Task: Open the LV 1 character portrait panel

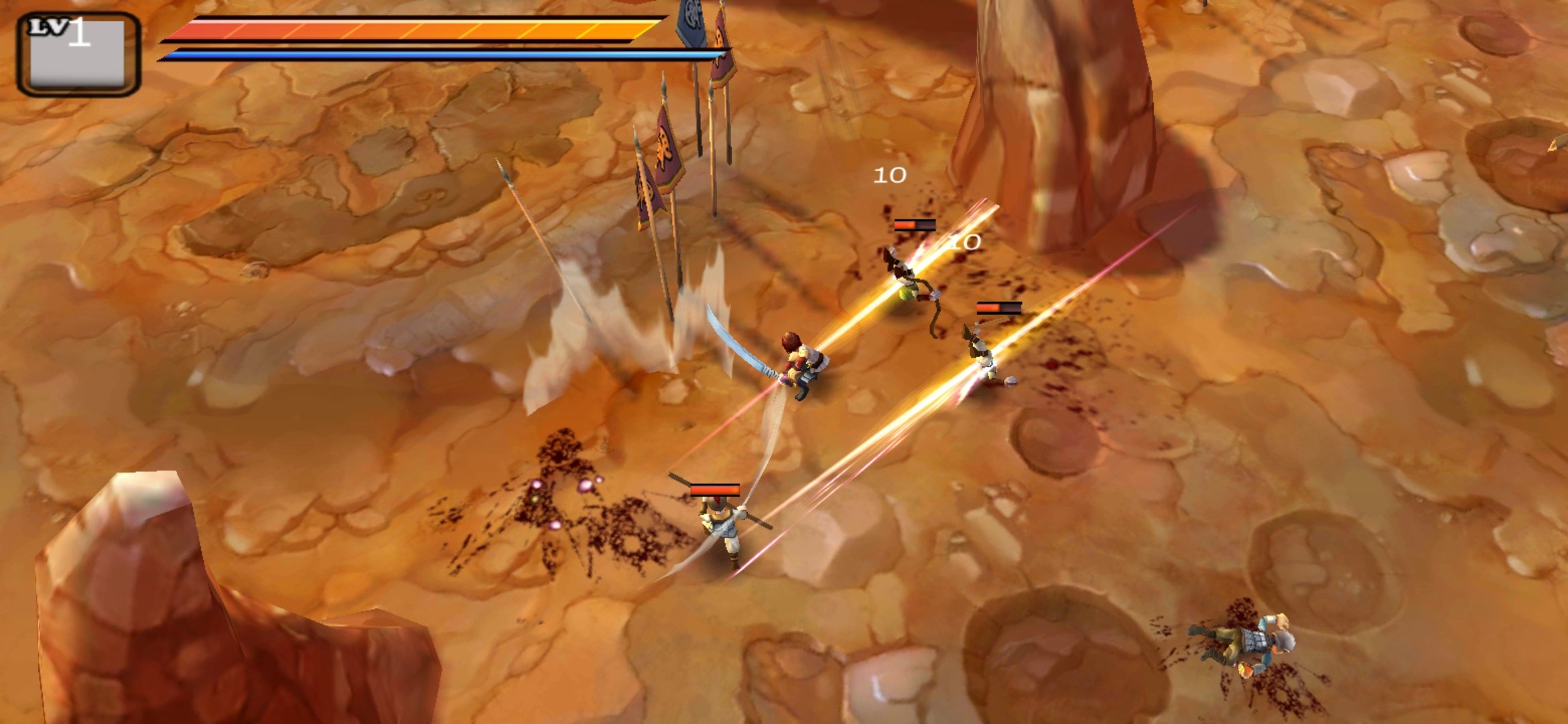Action: point(78,54)
